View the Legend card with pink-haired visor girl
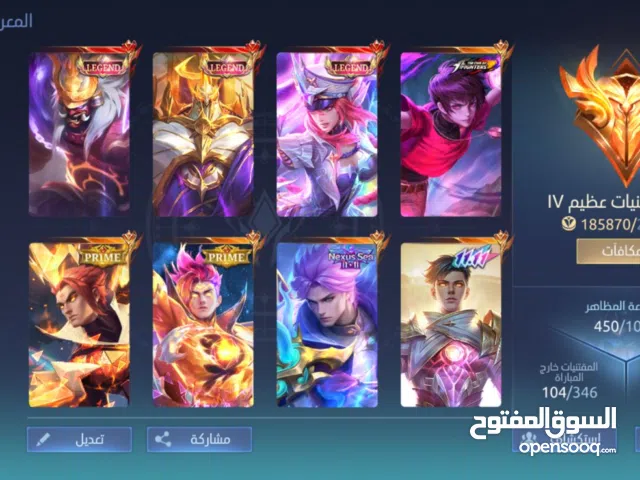The image size is (640, 480). [327, 133]
